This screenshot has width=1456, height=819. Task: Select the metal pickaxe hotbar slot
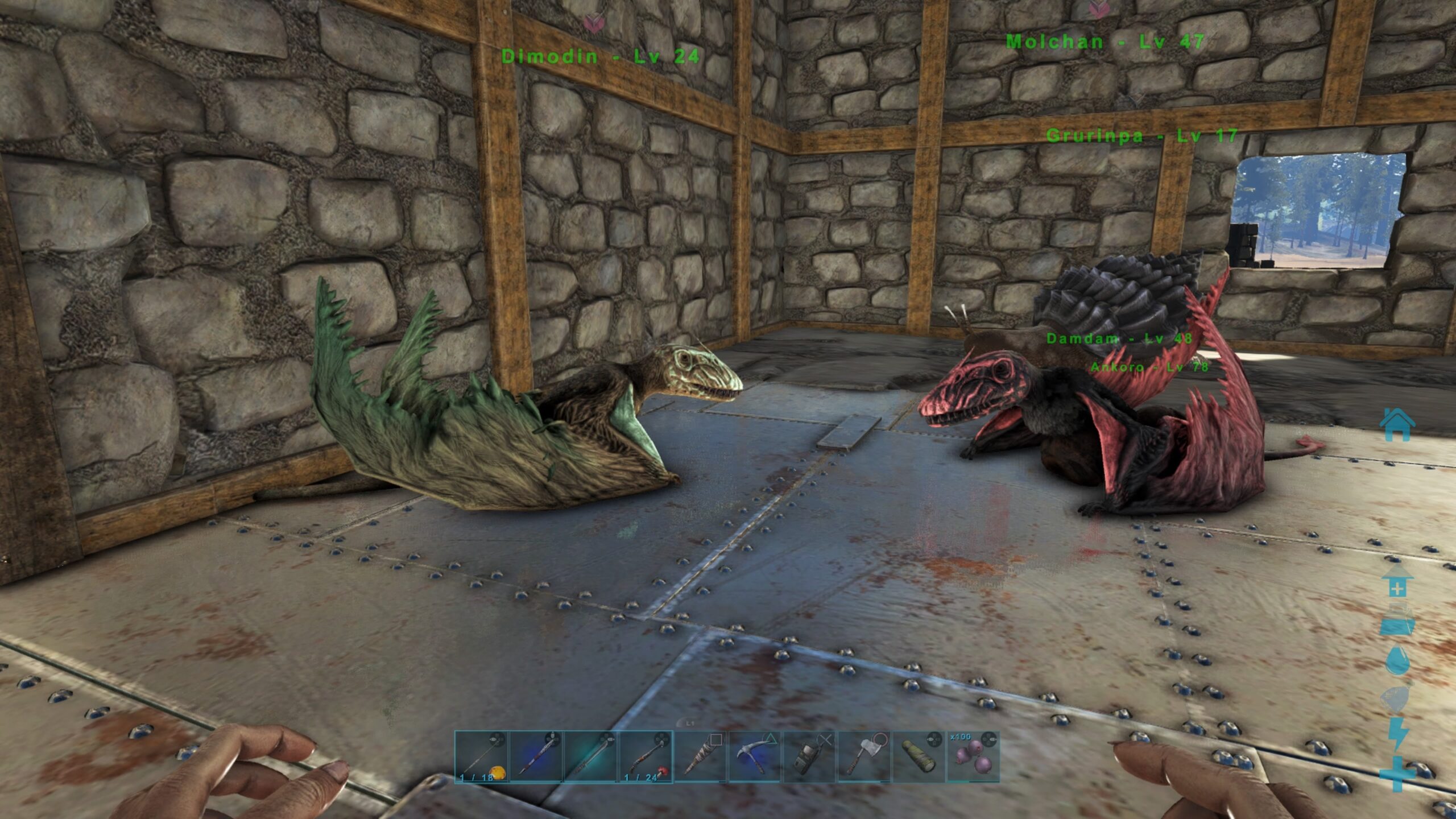[755, 756]
